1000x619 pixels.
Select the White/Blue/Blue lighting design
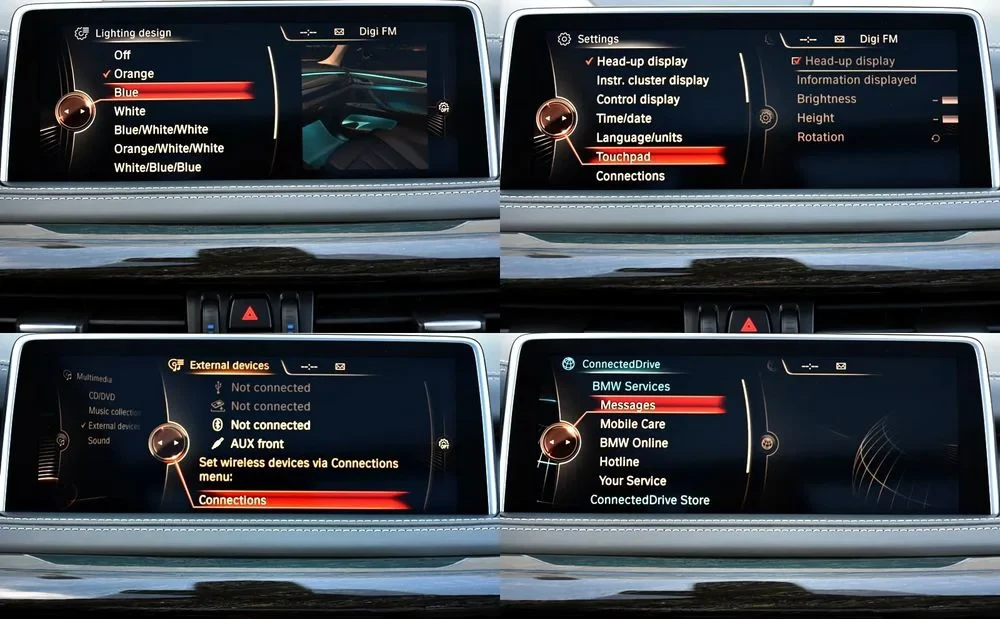click(x=157, y=167)
